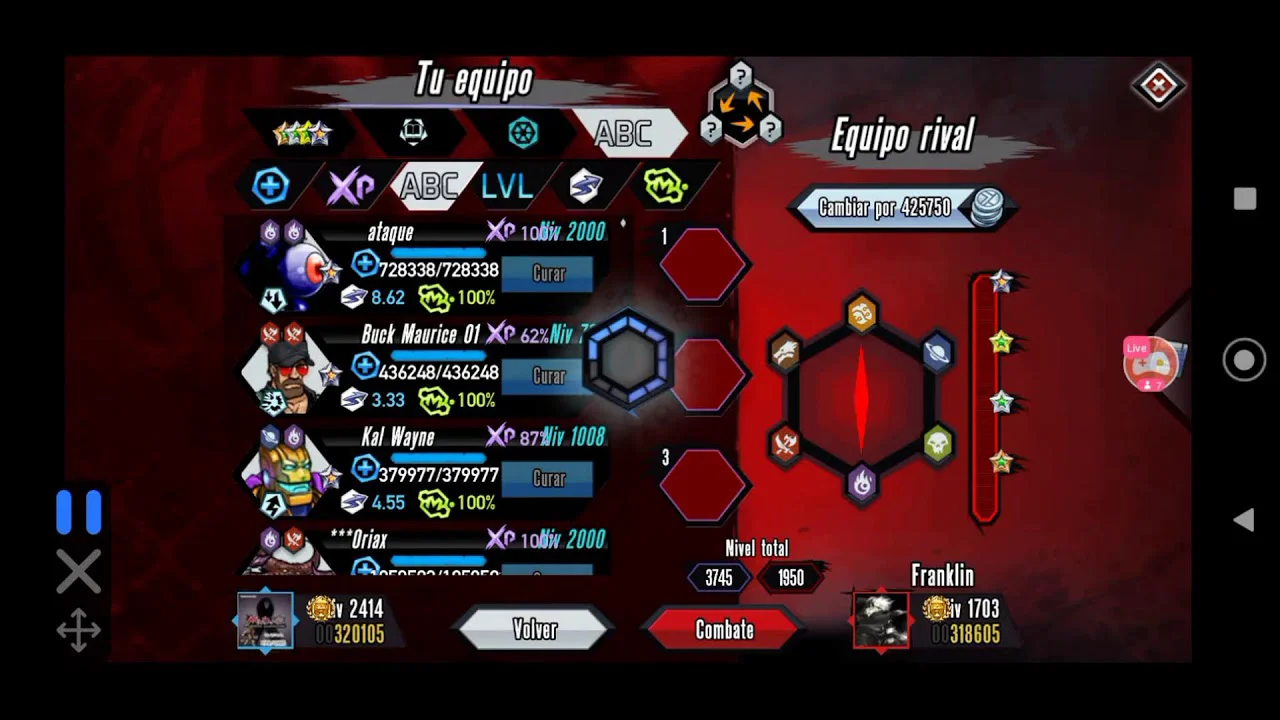Go back using the Volver button

(534, 629)
